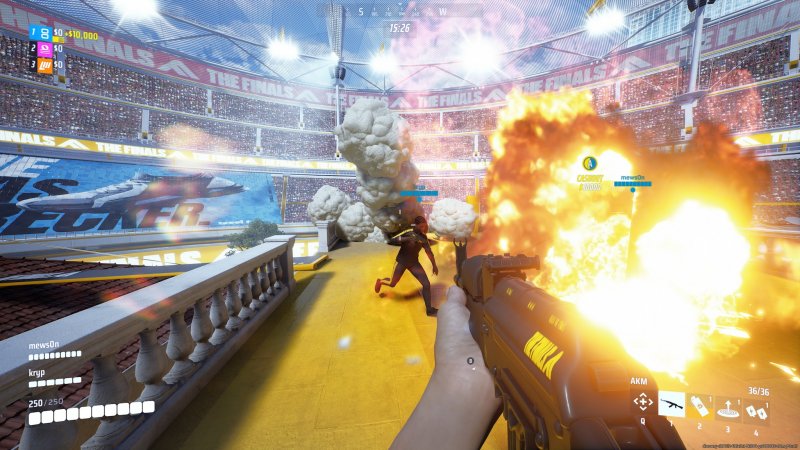Select the AKM rifle weapon slot
The image size is (800, 450).
tap(672, 404)
